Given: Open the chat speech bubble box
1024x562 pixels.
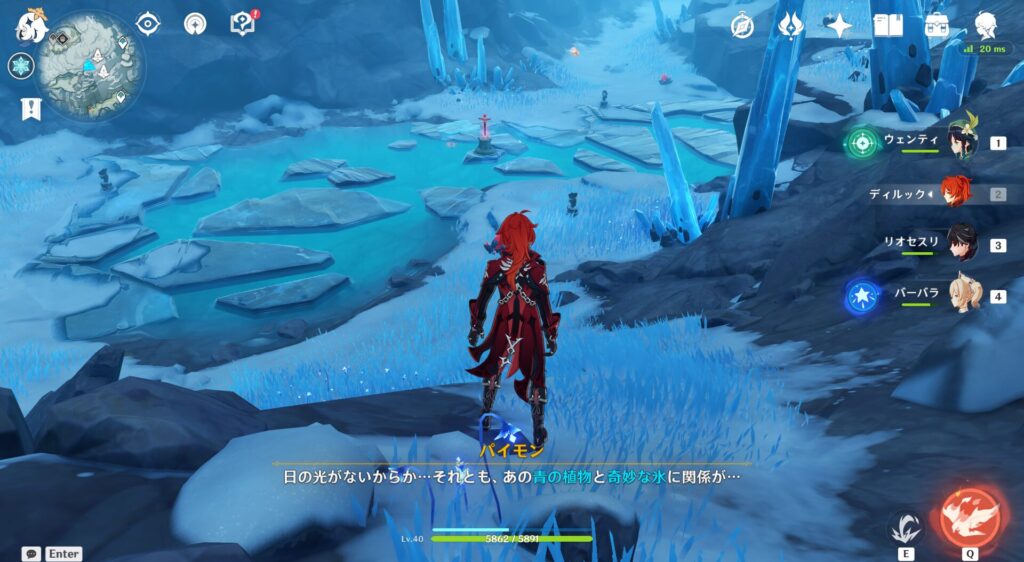Looking at the screenshot, I should (x=31, y=553).
